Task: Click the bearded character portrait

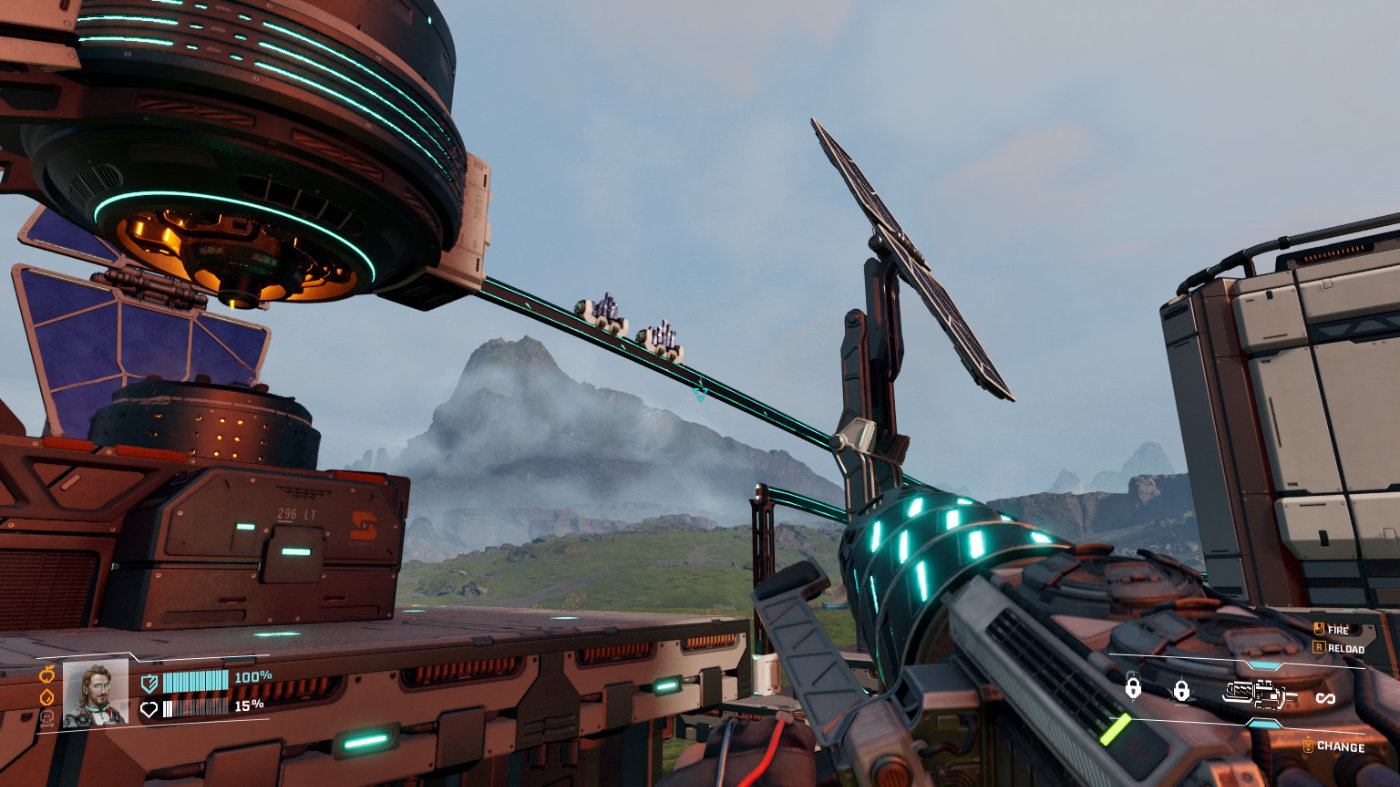Action: [95, 692]
